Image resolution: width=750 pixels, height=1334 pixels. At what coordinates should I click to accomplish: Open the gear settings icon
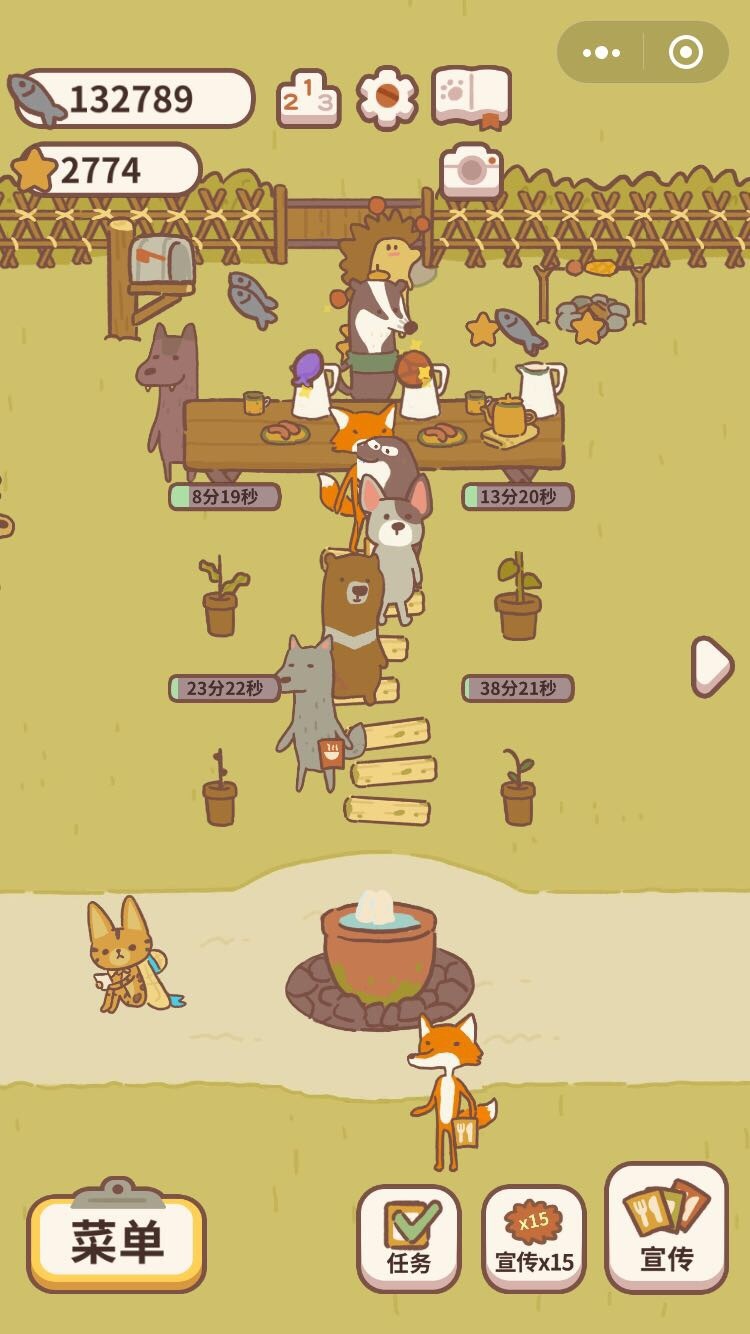[x=387, y=97]
